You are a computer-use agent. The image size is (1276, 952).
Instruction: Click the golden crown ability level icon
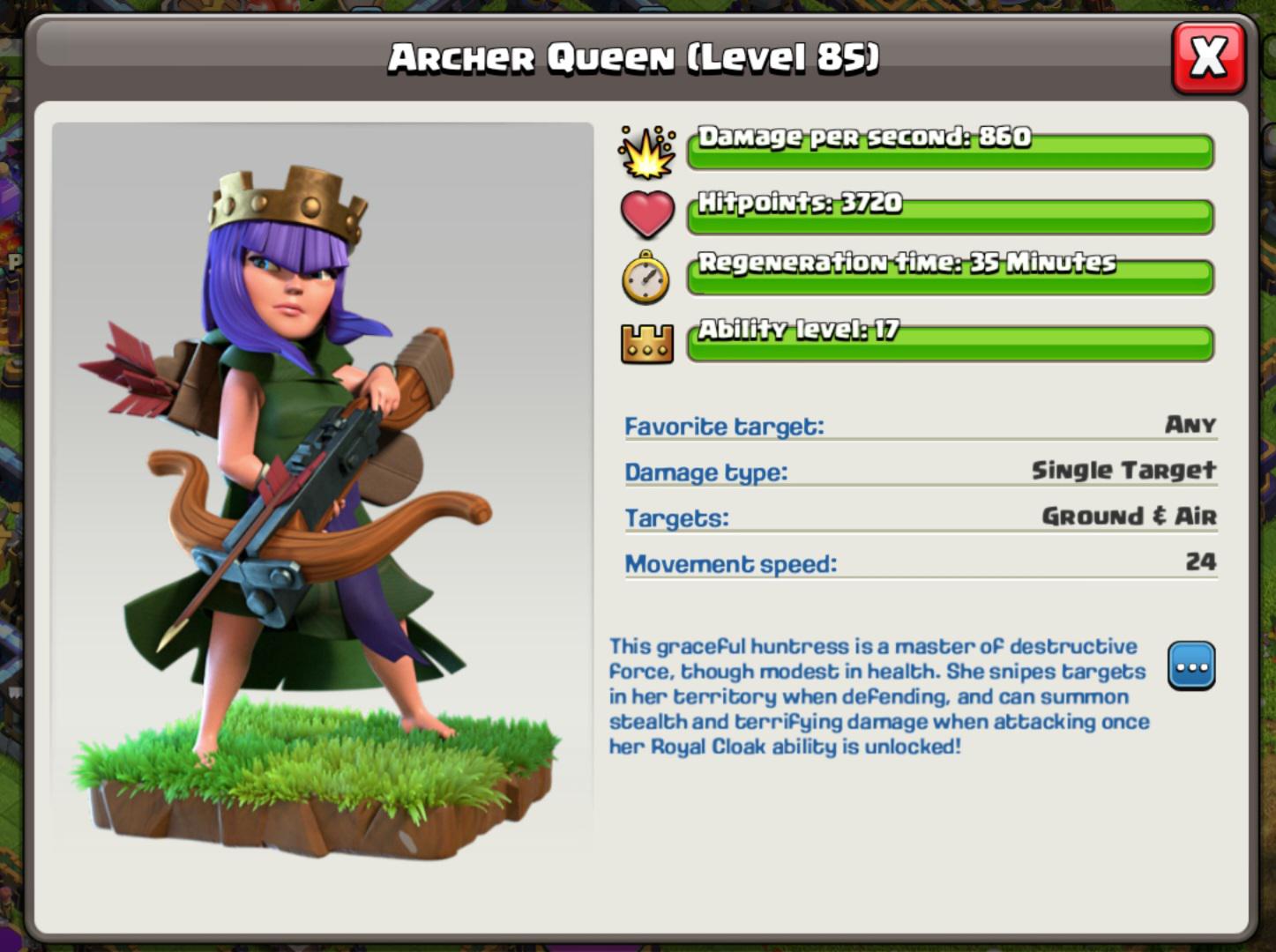click(x=648, y=342)
